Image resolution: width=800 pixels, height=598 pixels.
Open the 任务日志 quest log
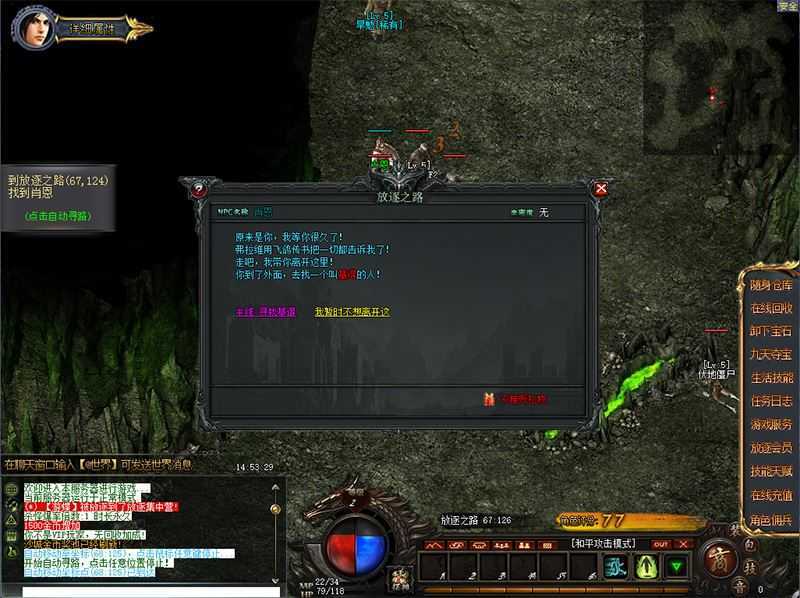(771, 401)
